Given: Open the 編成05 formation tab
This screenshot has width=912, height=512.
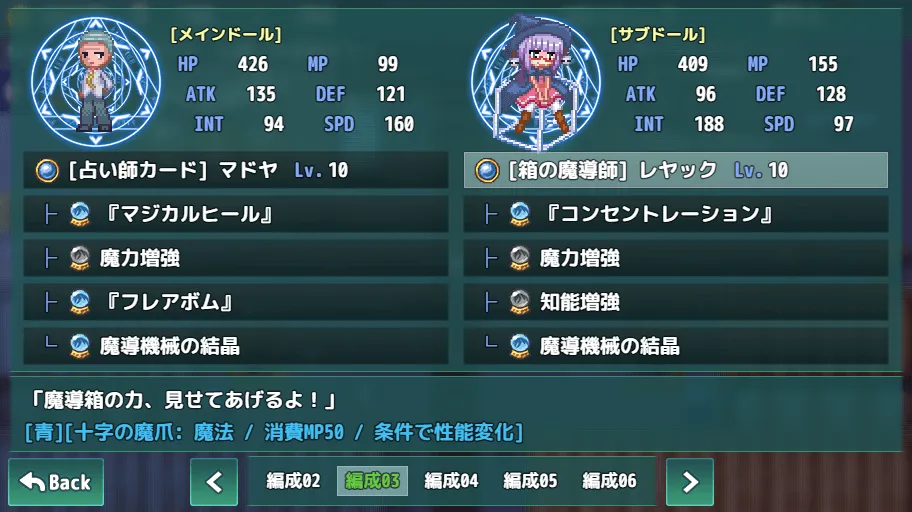Looking at the screenshot, I should coord(530,482).
